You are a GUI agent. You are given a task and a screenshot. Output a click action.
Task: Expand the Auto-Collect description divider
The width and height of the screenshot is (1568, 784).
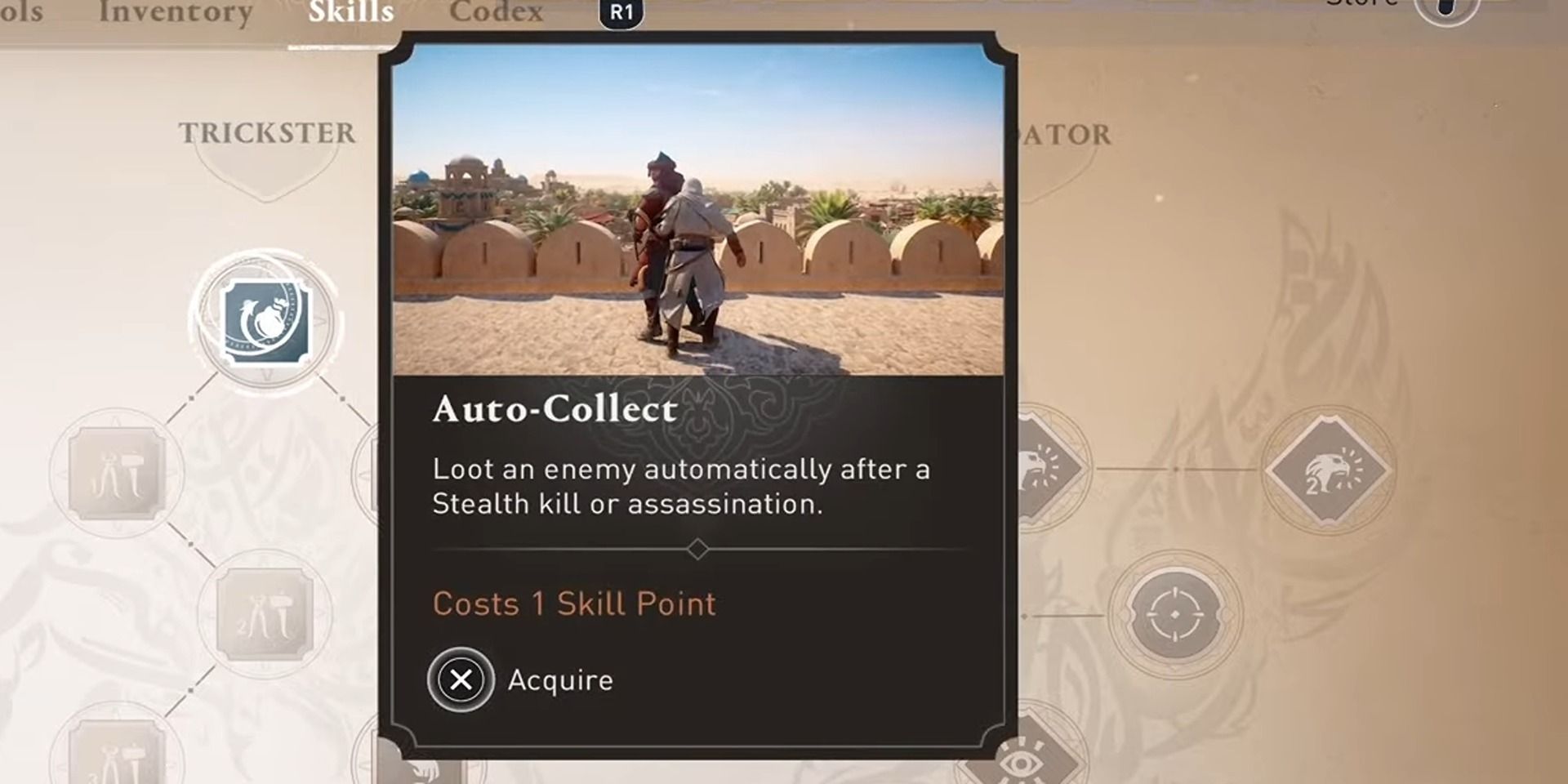pos(698,550)
